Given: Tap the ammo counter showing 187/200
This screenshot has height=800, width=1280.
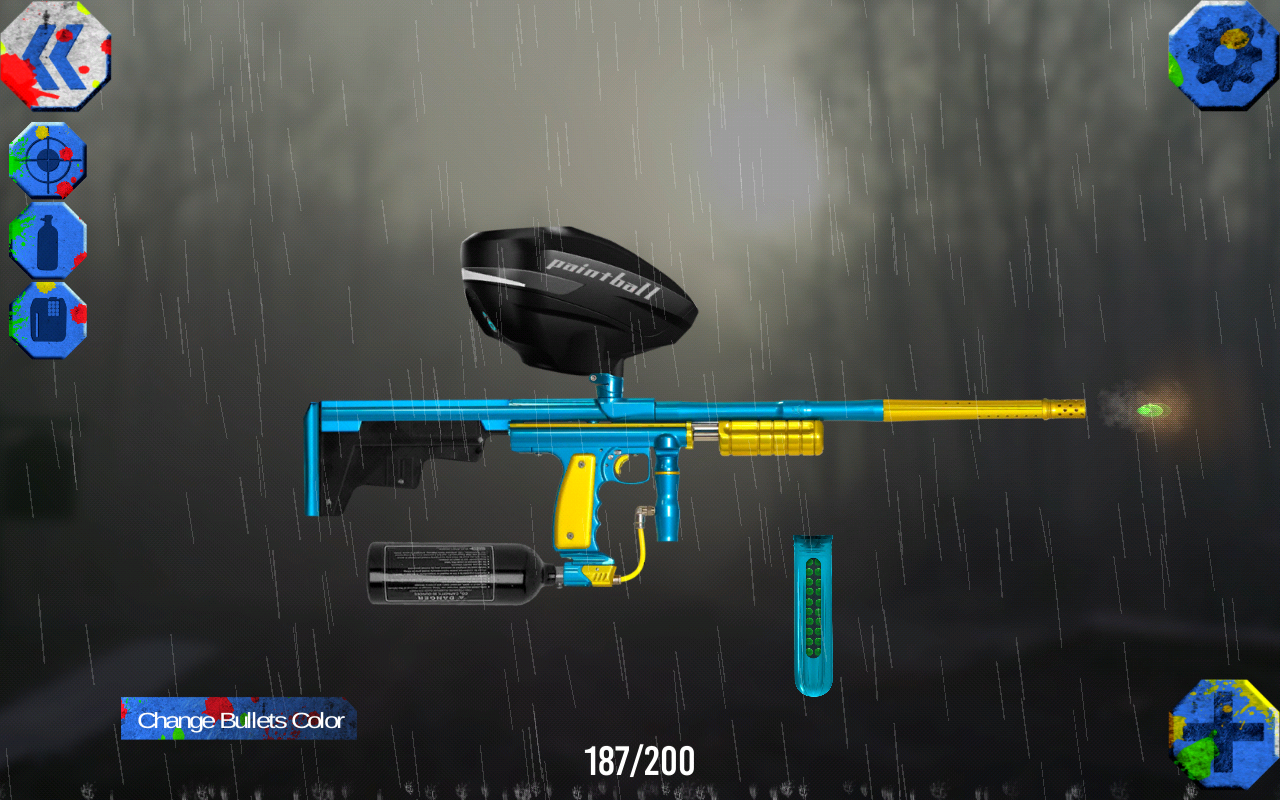Looking at the screenshot, I should pos(640,761).
